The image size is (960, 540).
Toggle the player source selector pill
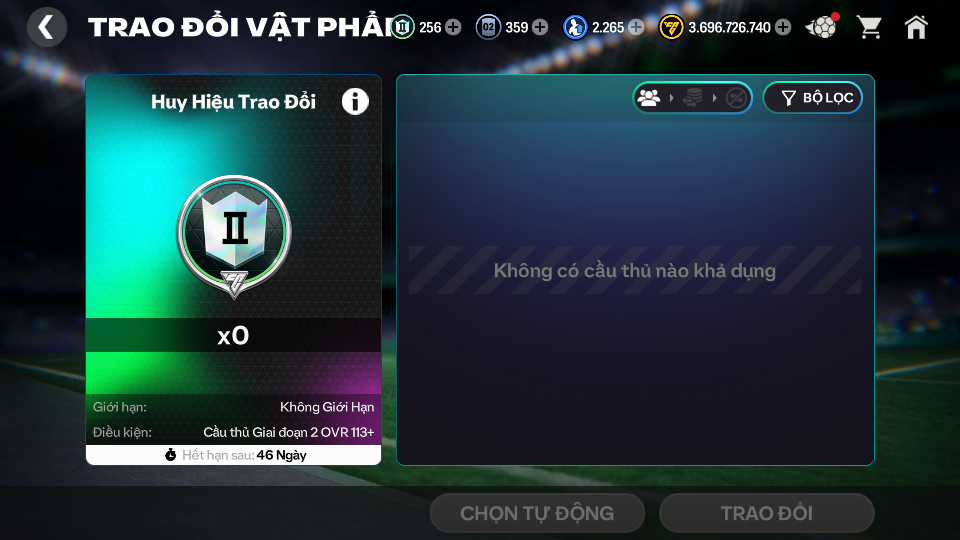click(x=692, y=98)
